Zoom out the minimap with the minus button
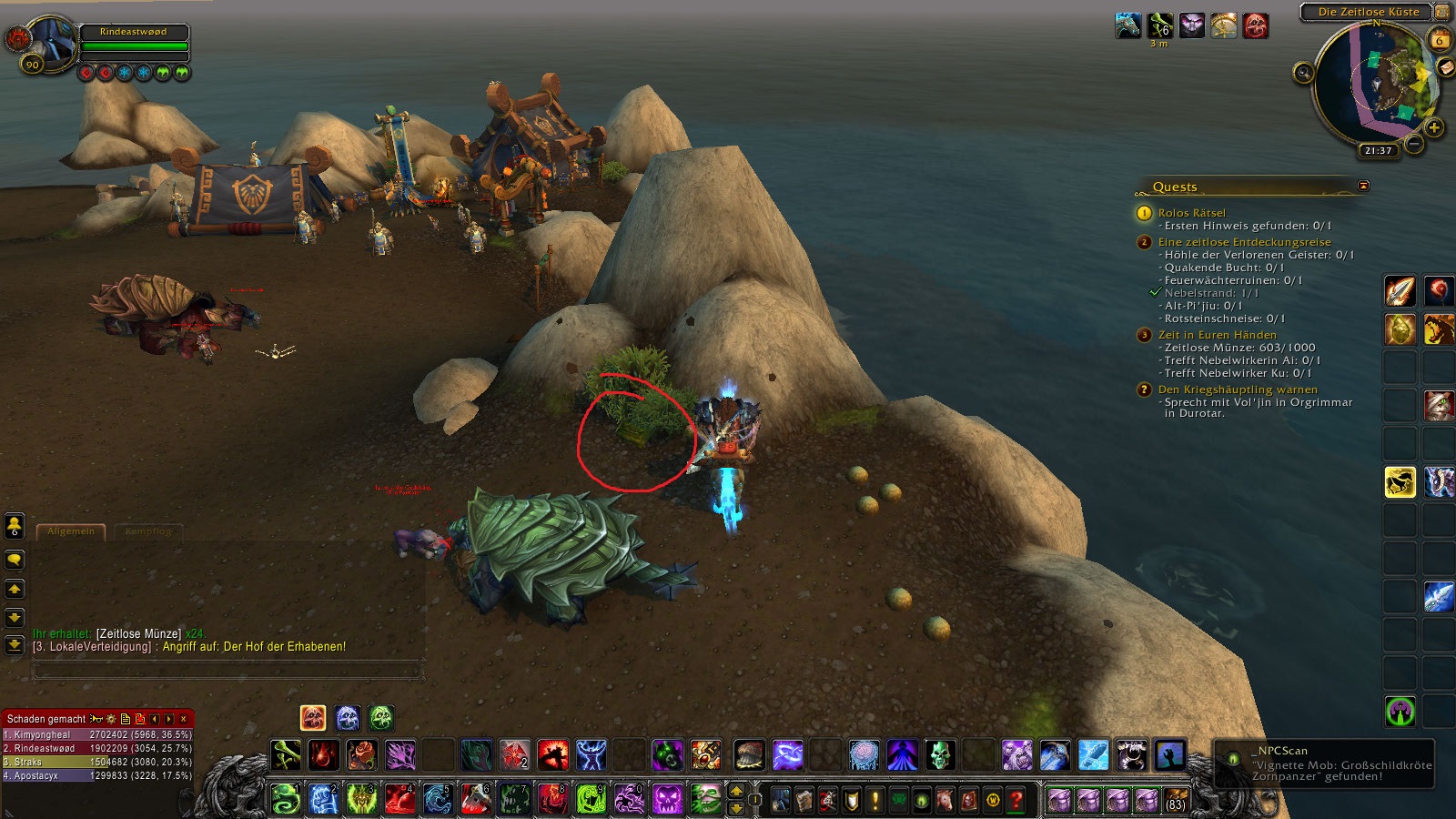Screen dimensions: 1456x819 click(x=1413, y=144)
